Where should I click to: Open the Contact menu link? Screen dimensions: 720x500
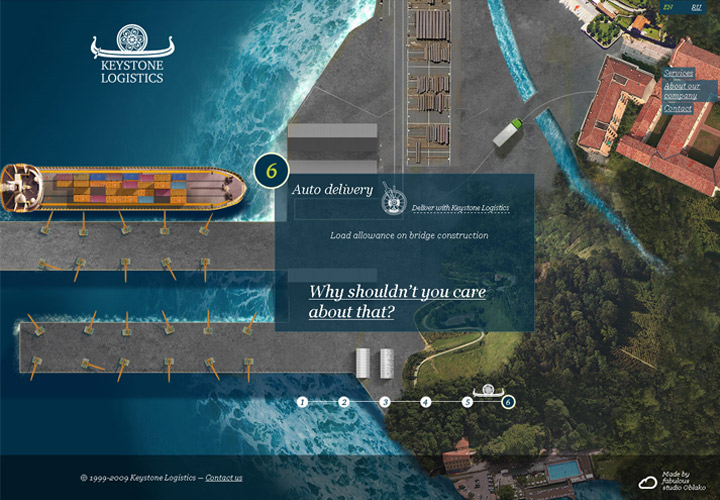(x=677, y=108)
